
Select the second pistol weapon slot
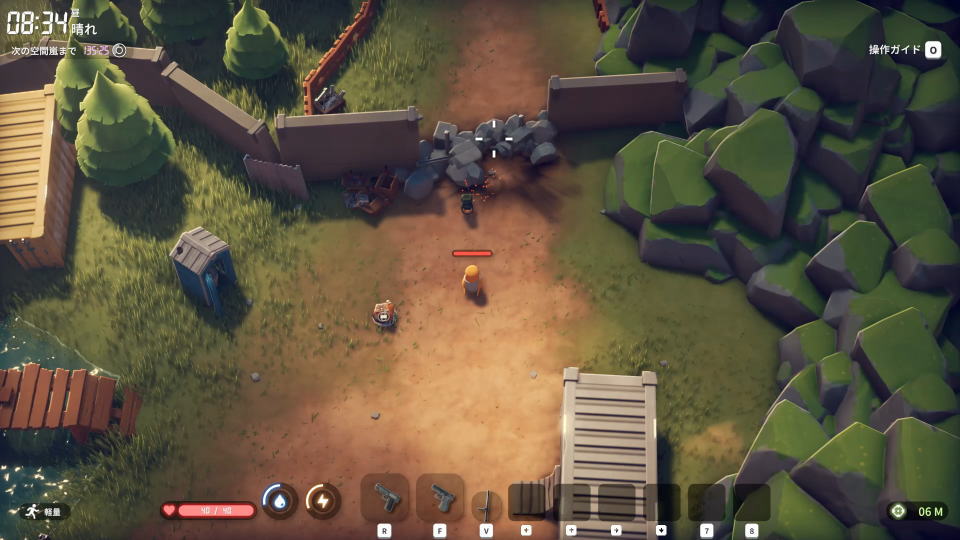[440, 497]
